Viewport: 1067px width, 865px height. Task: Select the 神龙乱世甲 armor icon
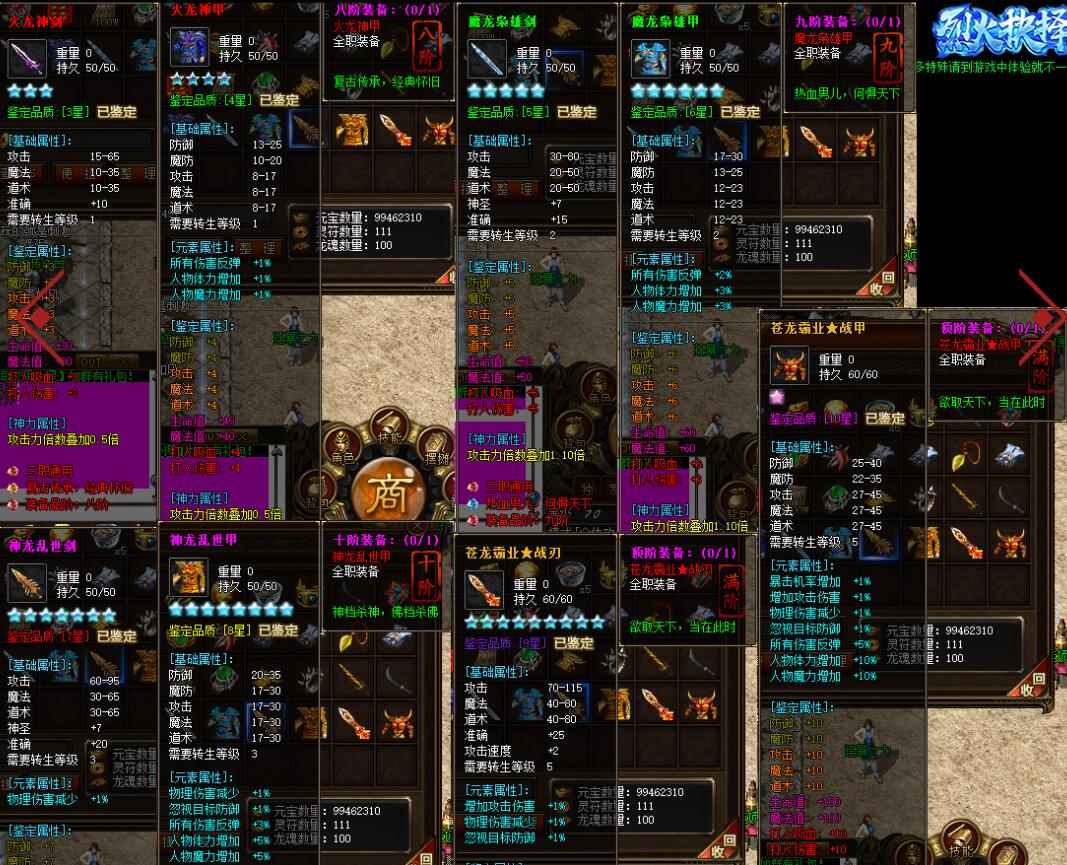tap(188, 578)
